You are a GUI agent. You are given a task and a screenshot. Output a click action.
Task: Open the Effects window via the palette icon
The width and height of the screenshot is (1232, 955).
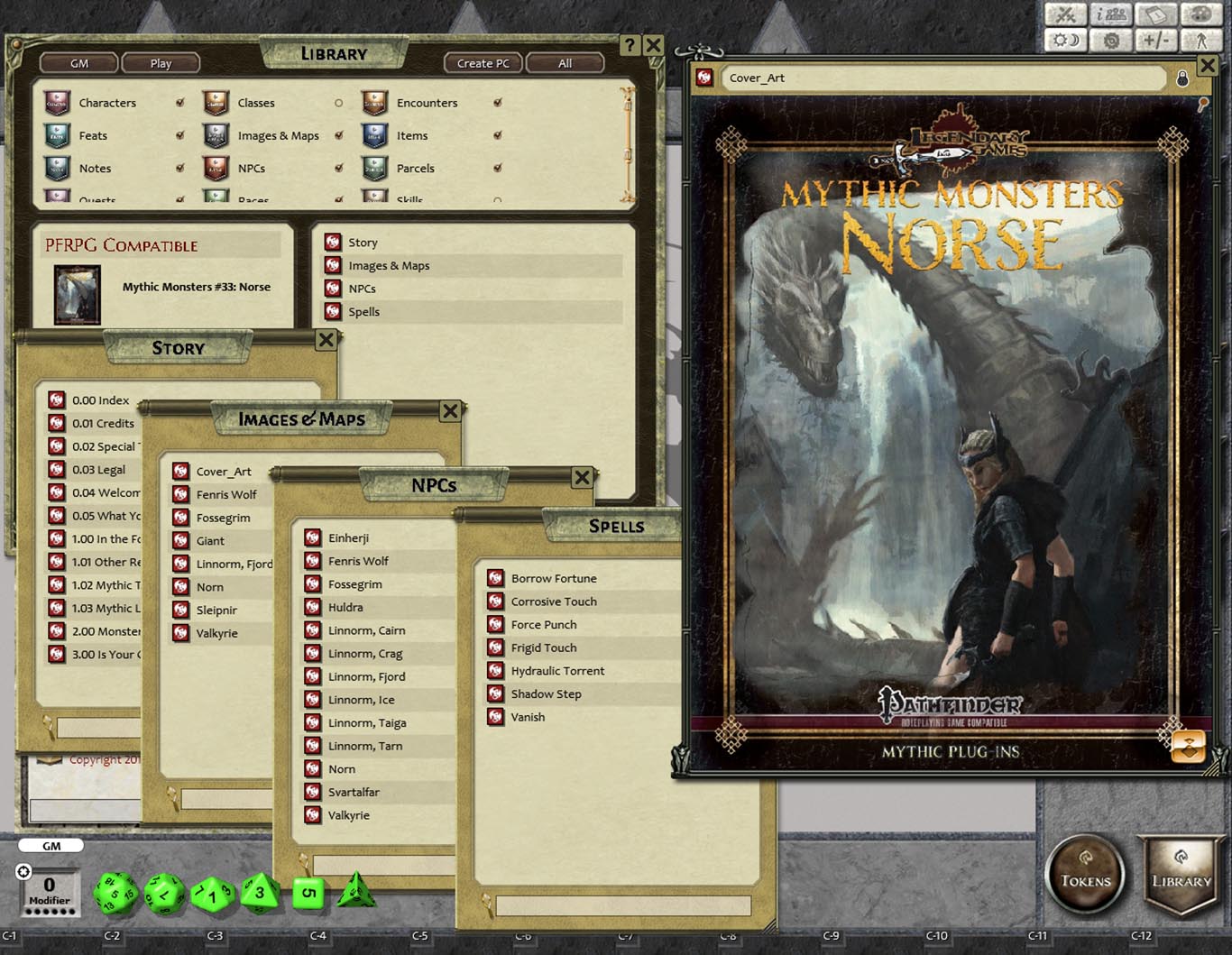(1200, 14)
